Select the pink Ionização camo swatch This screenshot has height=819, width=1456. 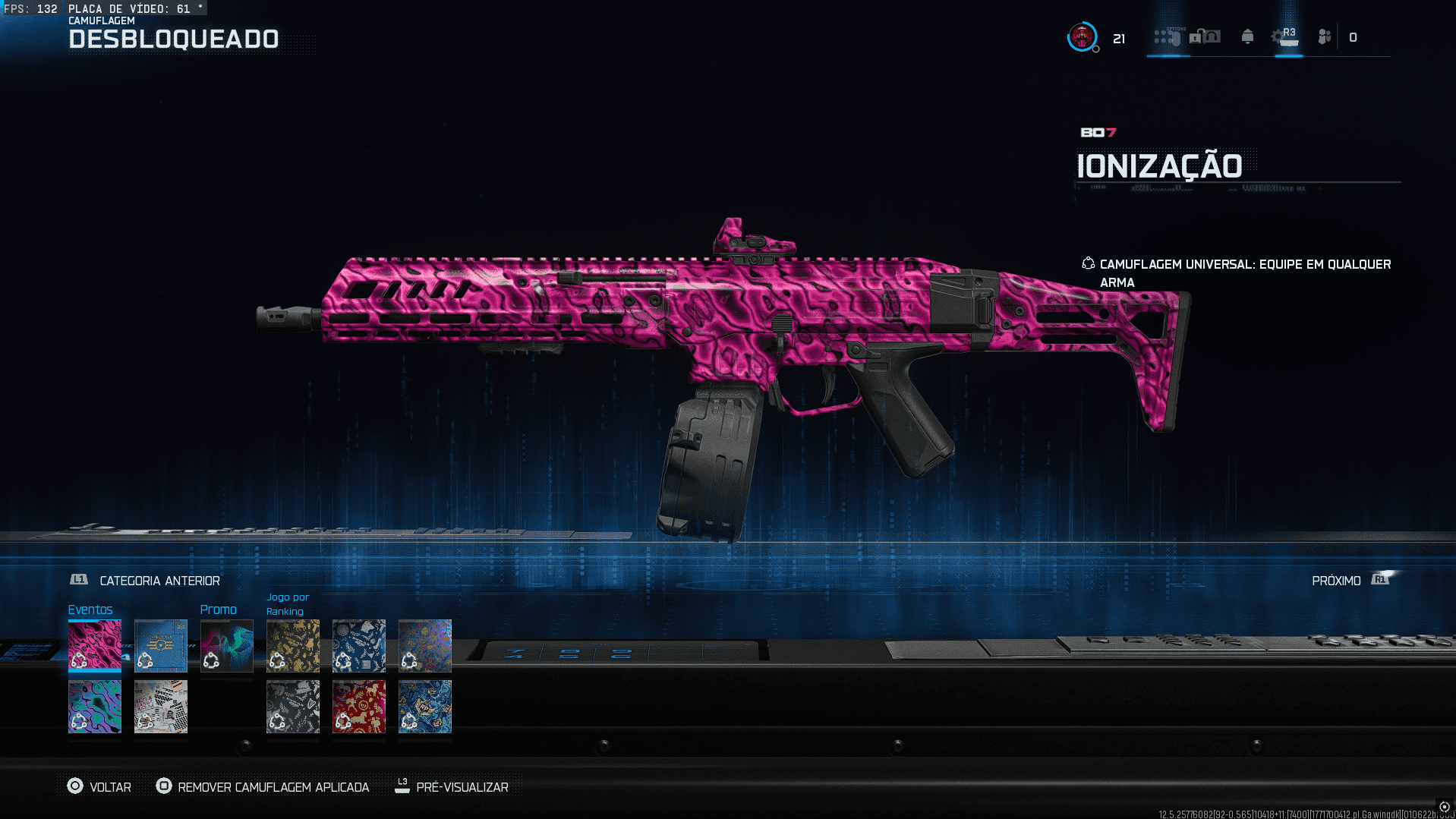95,645
